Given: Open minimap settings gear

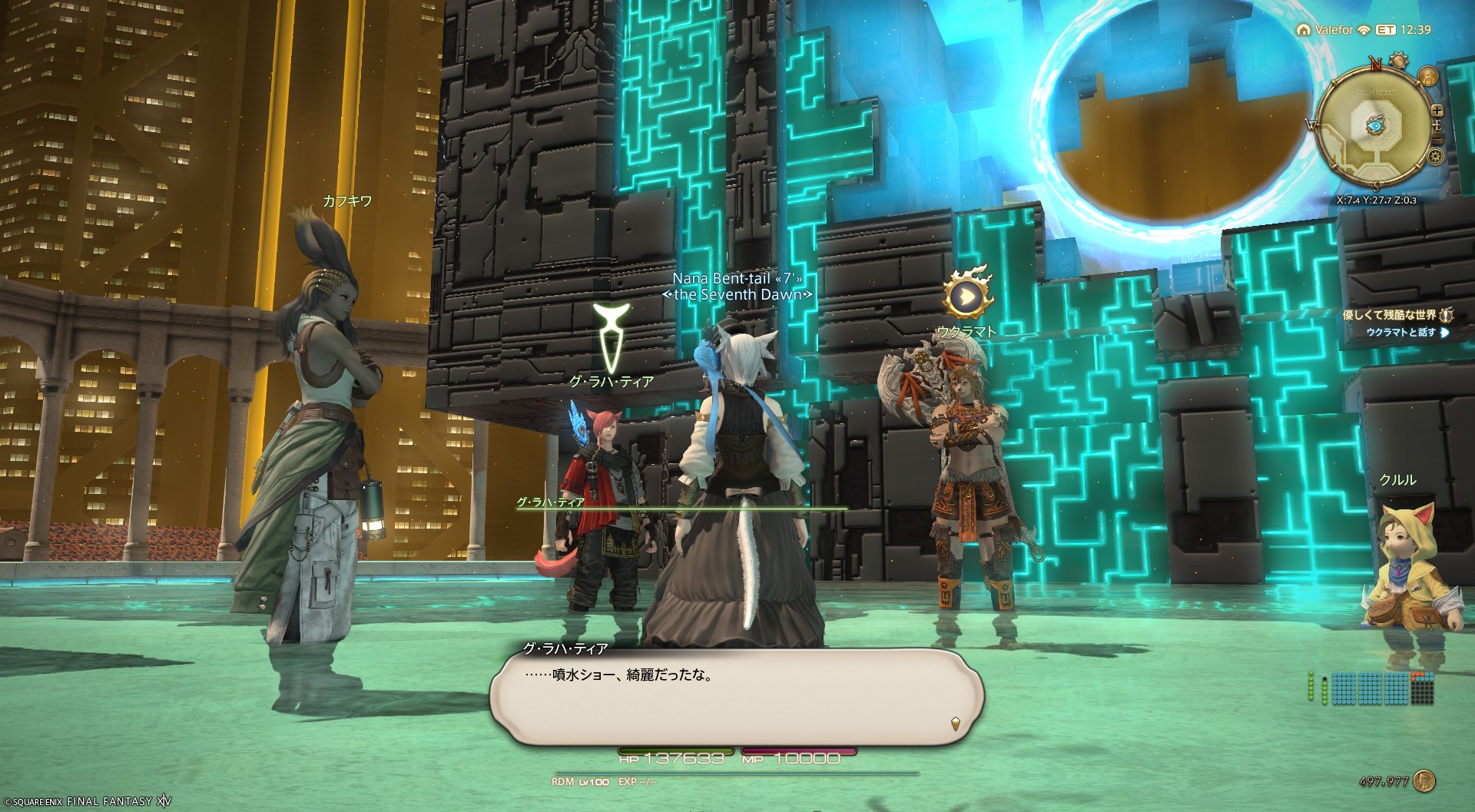Looking at the screenshot, I should [x=1434, y=157].
